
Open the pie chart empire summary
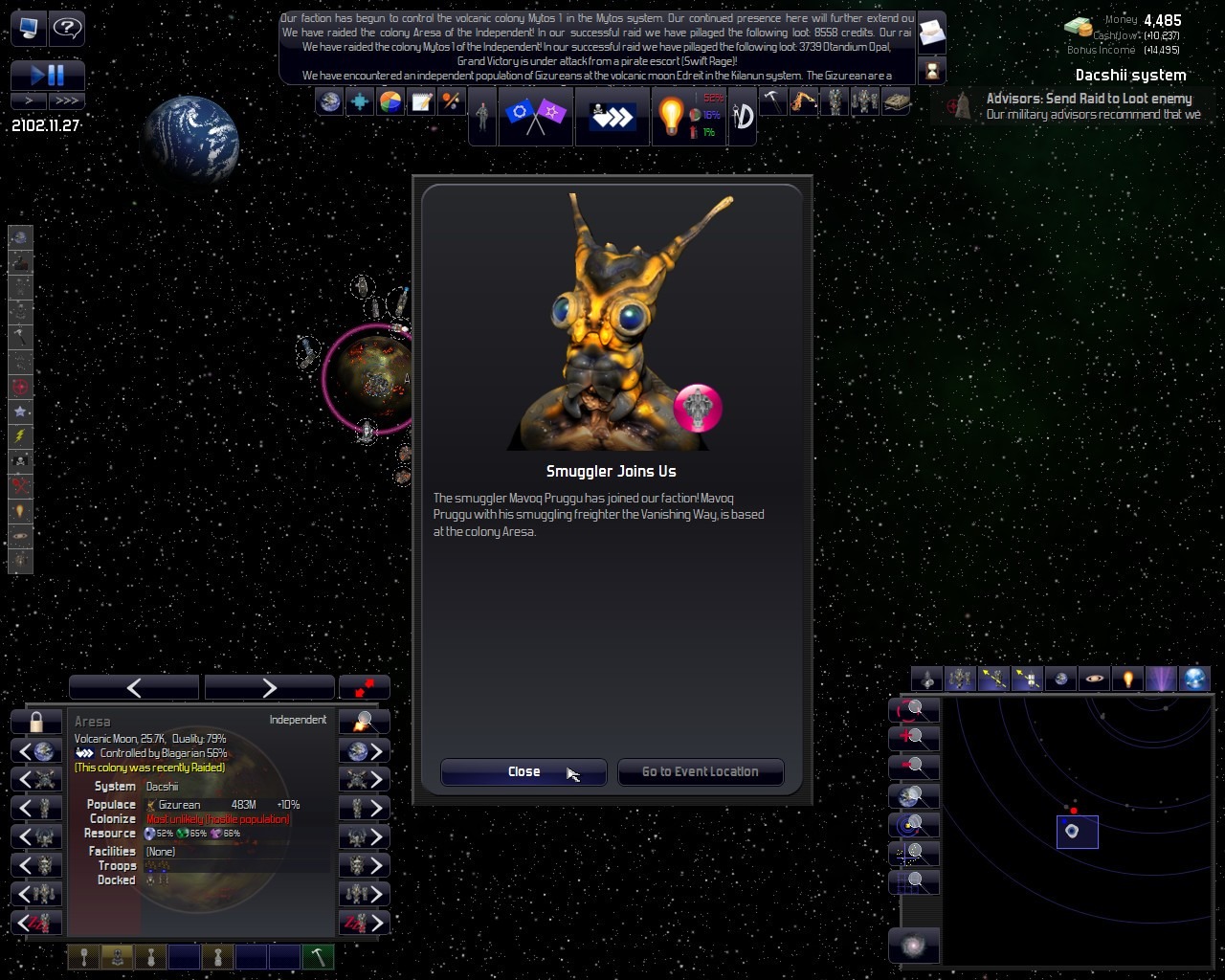[x=390, y=101]
